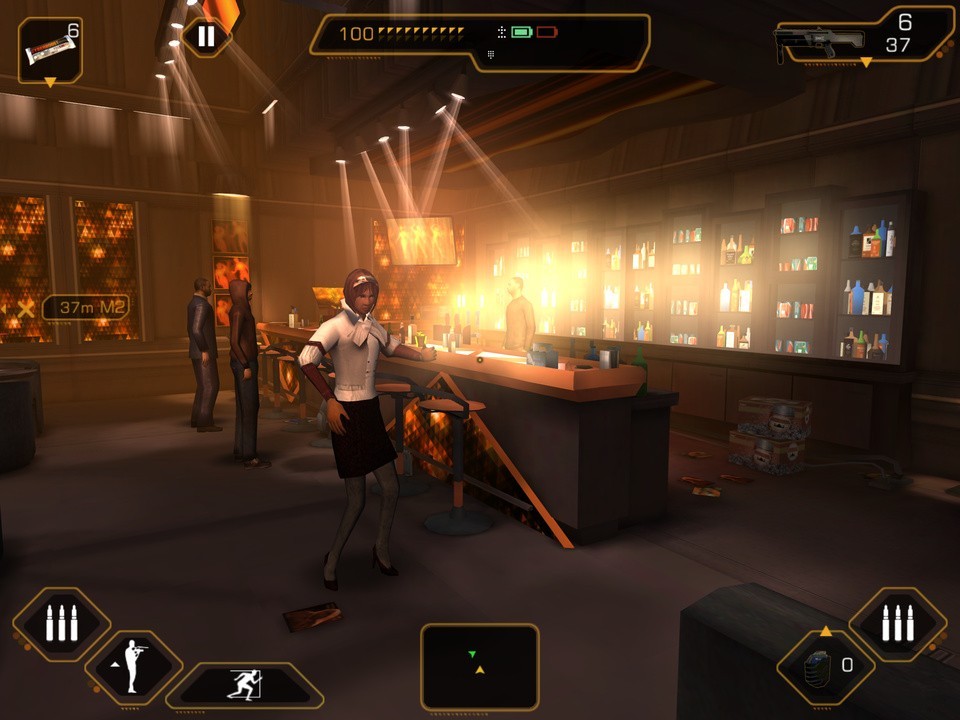Open the weapon selector showing the rifle

coord(866,38)
